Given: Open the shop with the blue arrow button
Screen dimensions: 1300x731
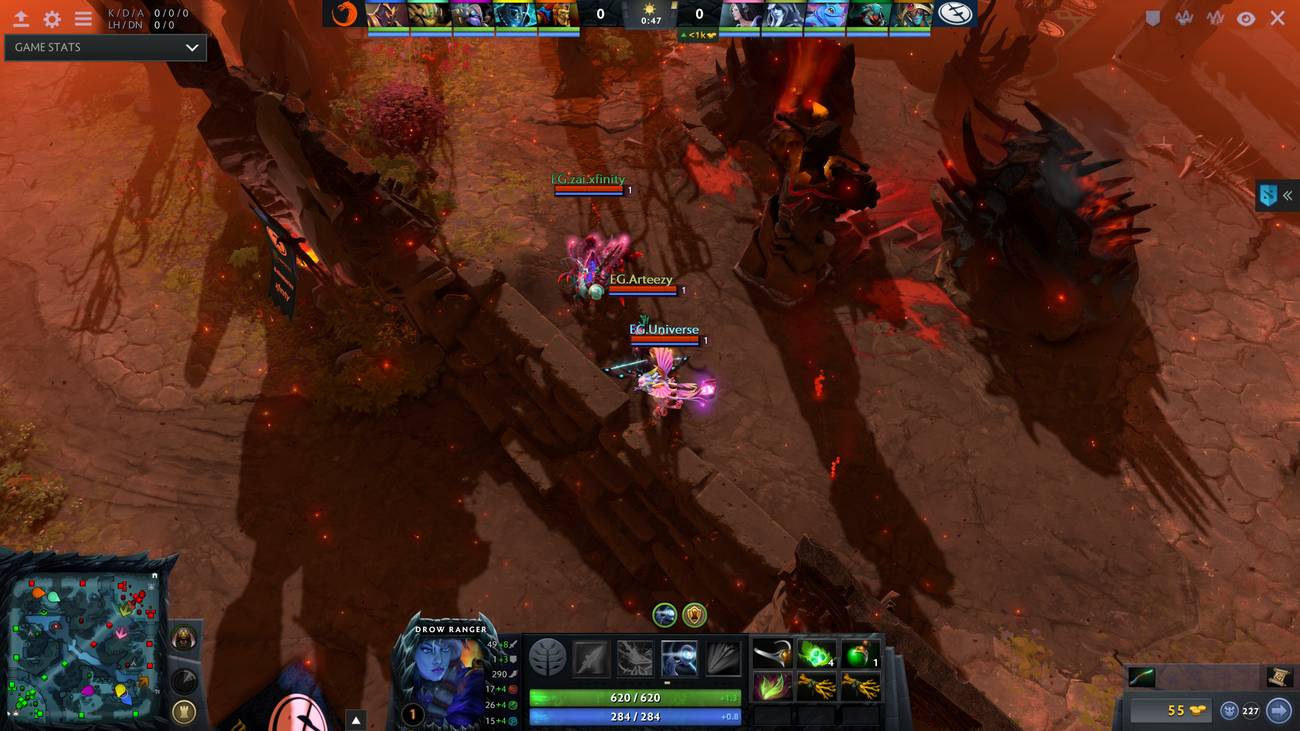Looking at the screenshot, I should click(x=1279, y=709).
